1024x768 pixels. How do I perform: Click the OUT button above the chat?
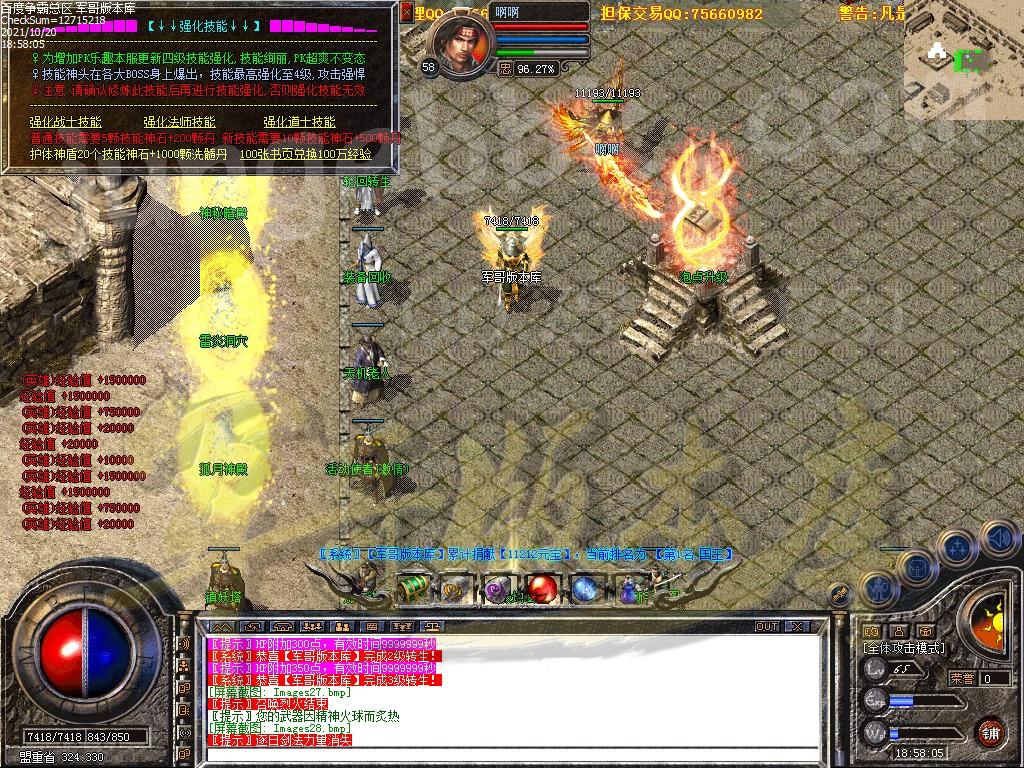coord(767,626)
